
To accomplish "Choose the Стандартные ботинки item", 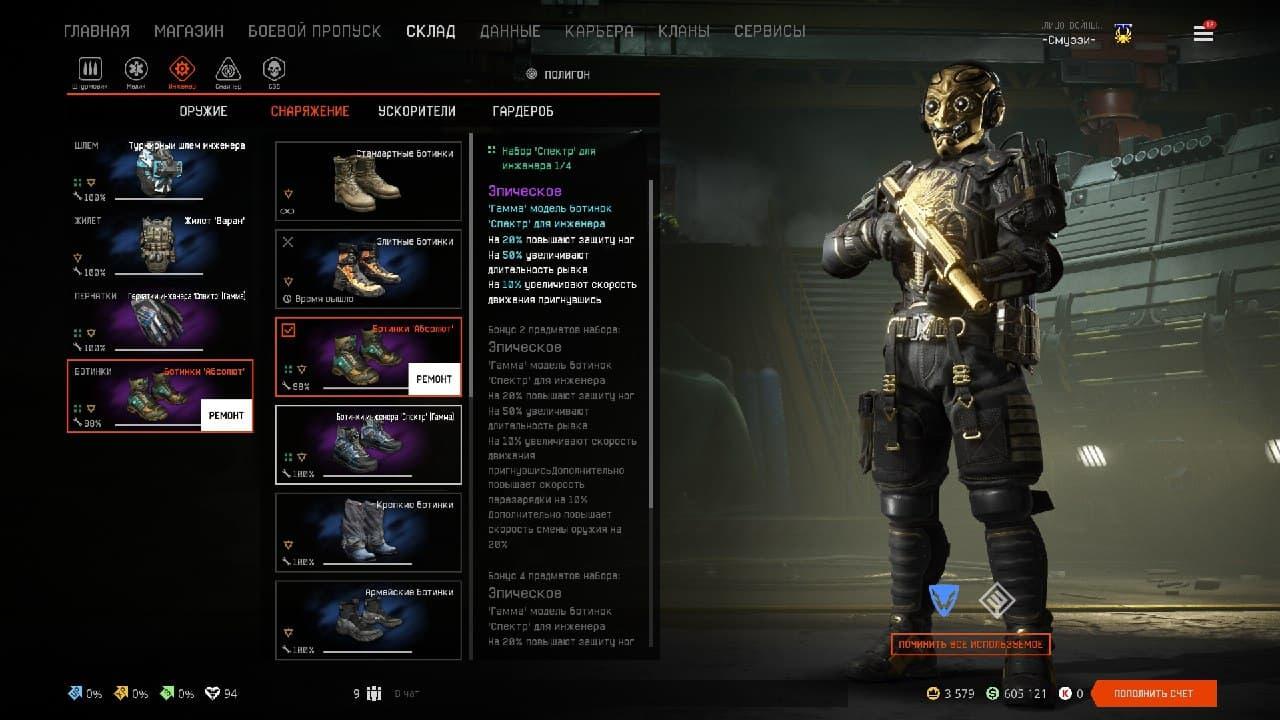I will coord(368,181).
